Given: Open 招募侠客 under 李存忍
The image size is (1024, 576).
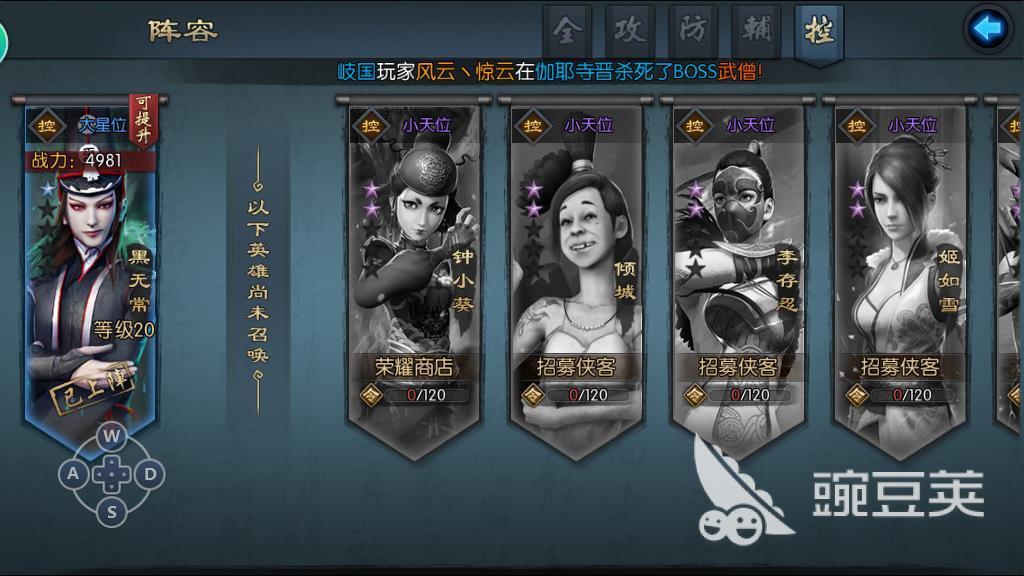Looking at the screenshot, I should [x=738, y=367].
